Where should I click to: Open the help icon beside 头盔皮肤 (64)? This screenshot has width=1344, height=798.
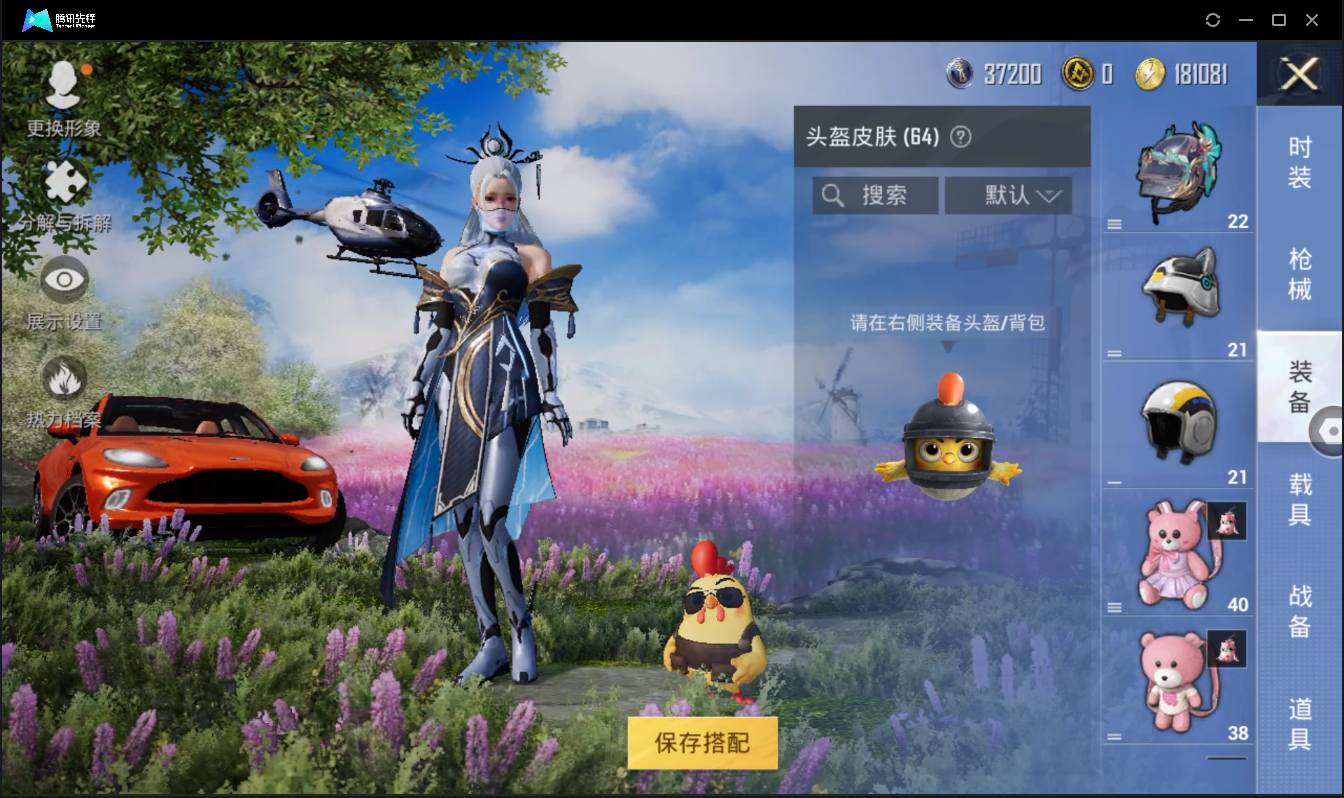pyautogui.click(x=959, y=137)
